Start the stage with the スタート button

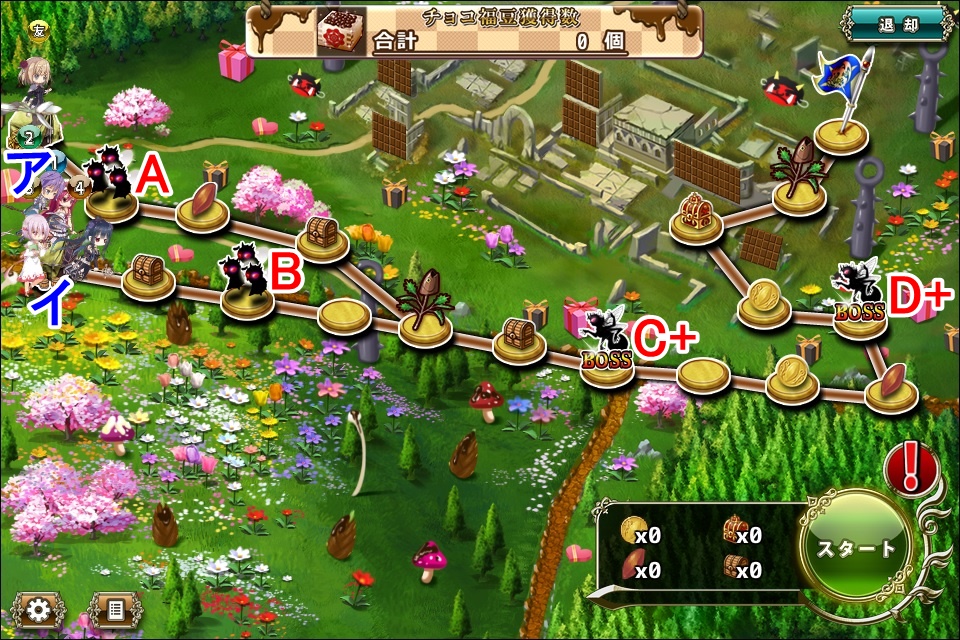857,548
